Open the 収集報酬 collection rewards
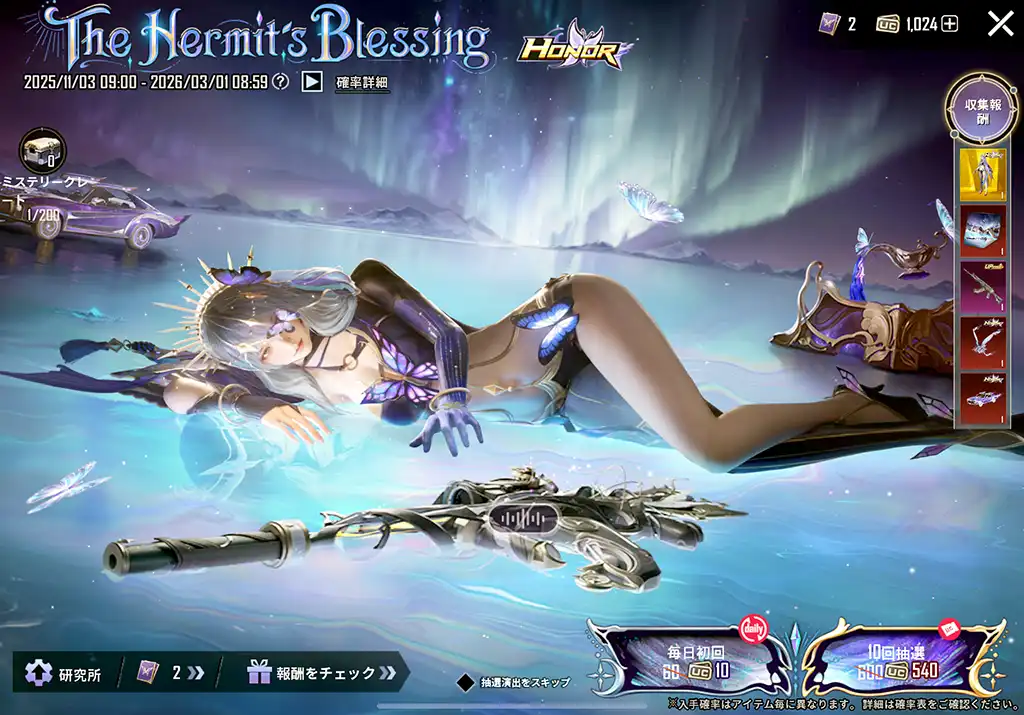The height and width of the screenshot is (715, 1024). [x=982, y=111]
